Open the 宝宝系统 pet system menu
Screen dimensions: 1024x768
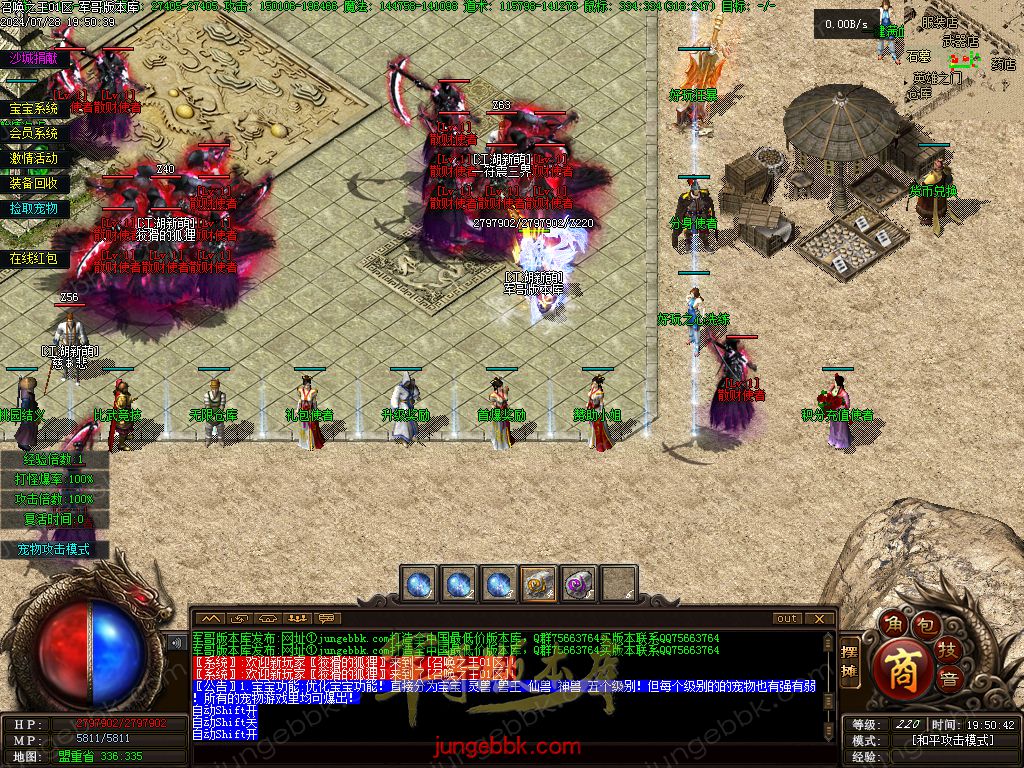(x=34, y=109)
